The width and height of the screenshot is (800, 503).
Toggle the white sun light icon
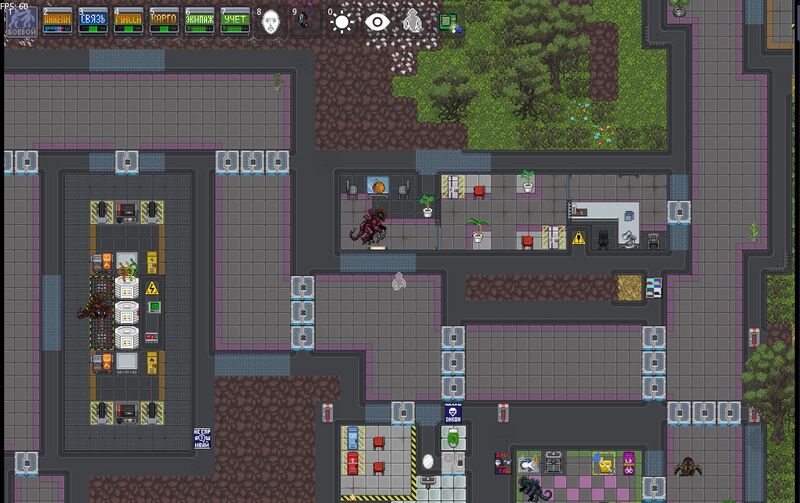(342, 22)
